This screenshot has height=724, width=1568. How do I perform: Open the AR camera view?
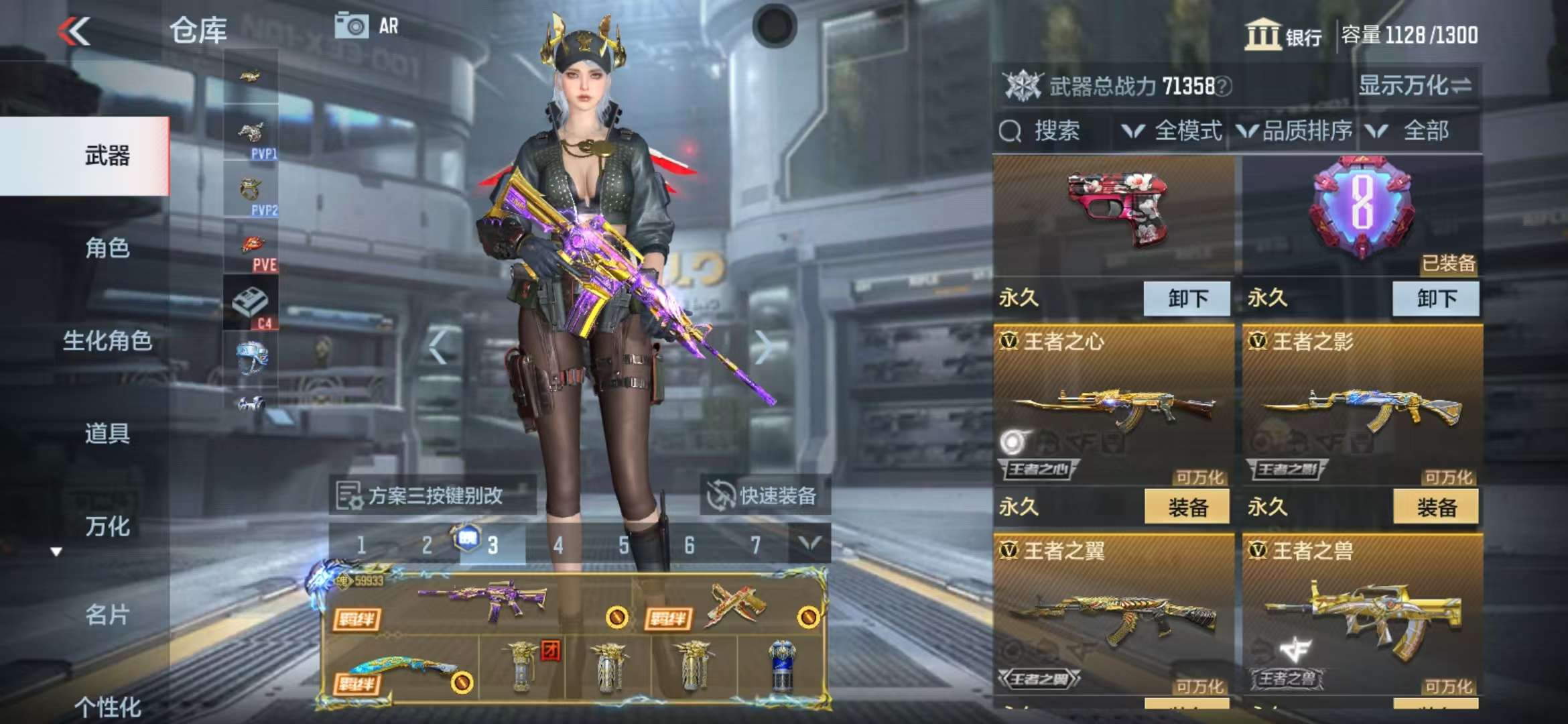pyautogui.click(x=366, y=26)
